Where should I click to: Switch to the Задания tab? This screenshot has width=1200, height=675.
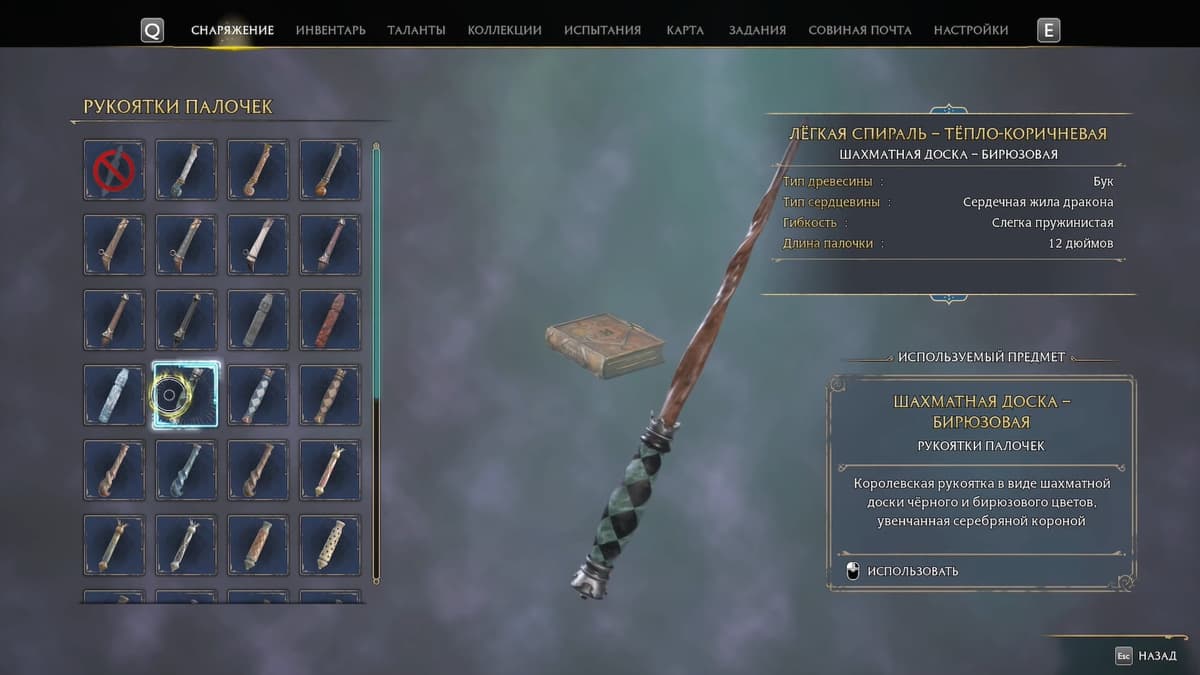coord(757,30)
